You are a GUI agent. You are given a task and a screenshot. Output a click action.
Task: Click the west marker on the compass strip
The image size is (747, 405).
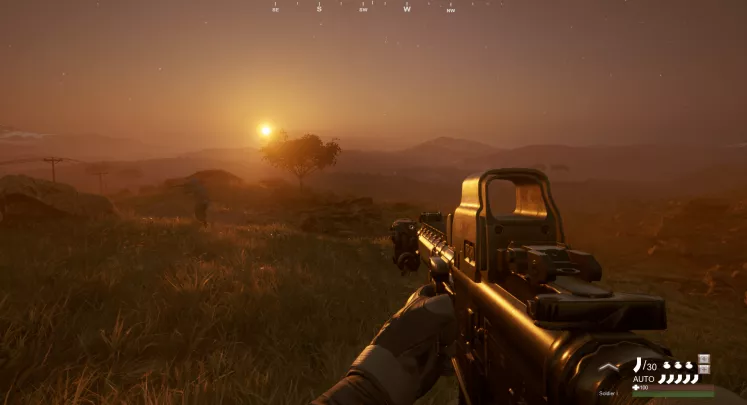coord(407,9)
